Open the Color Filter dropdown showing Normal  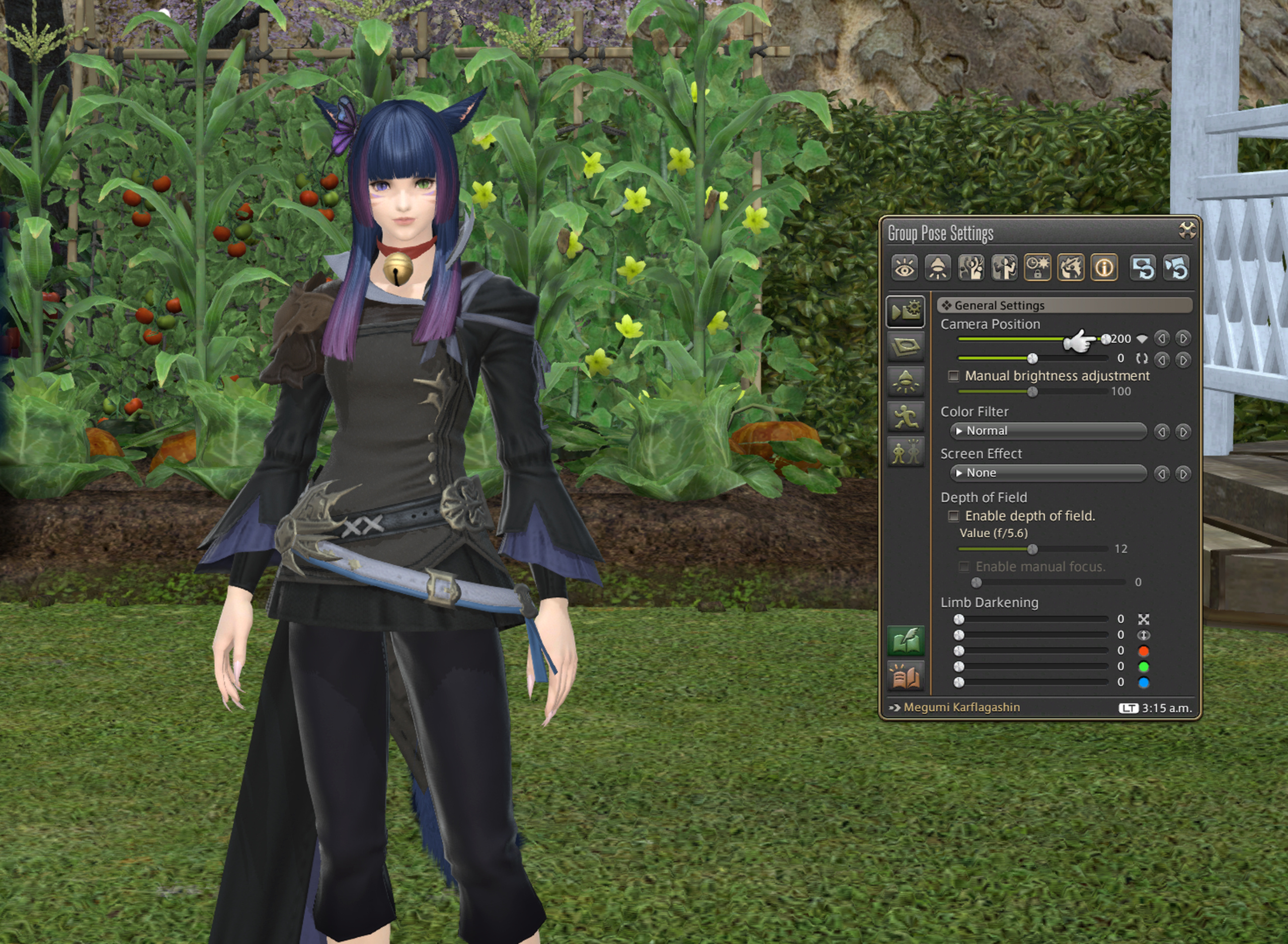1048,431
